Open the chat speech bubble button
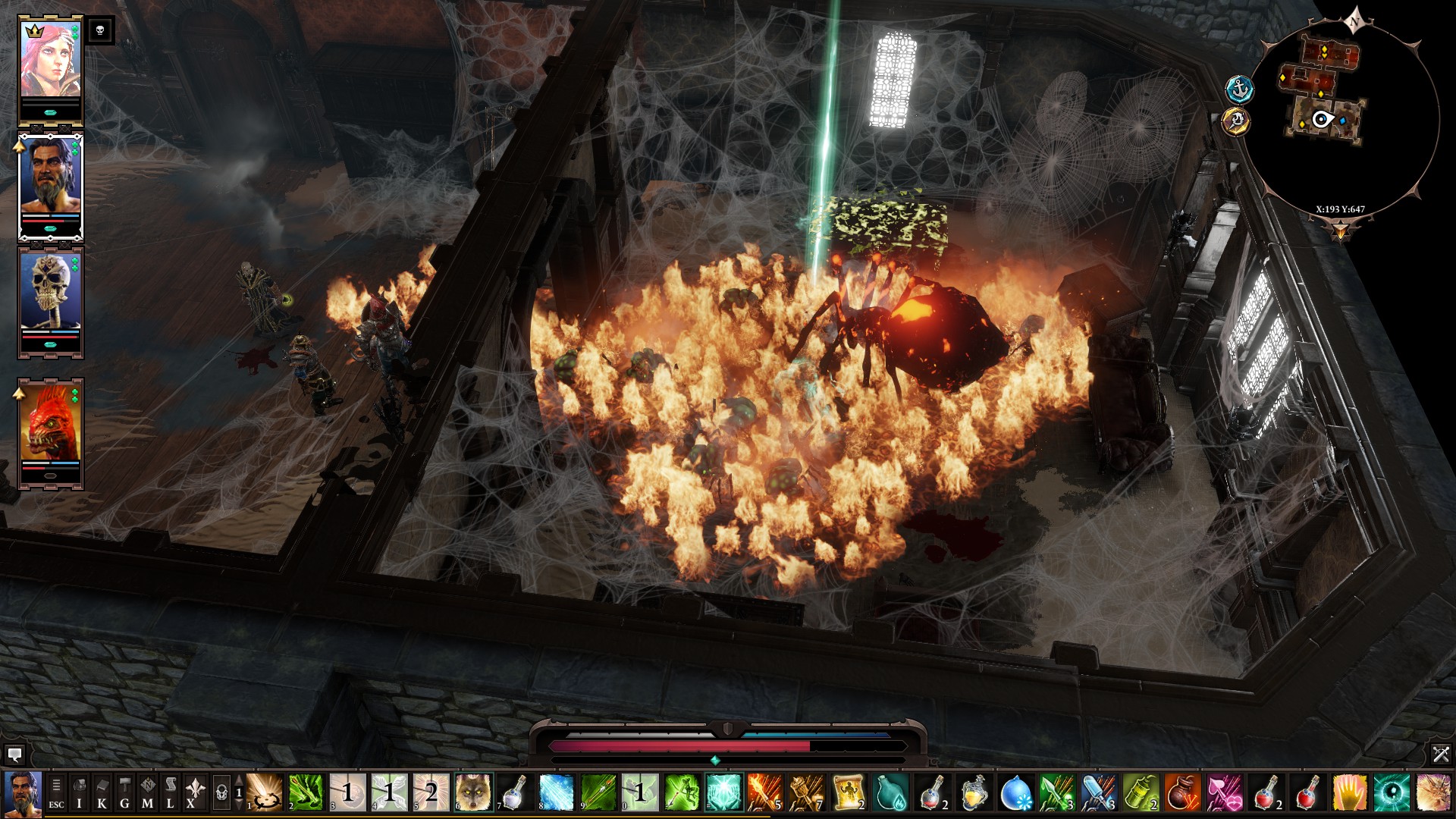 tap(14, 755)
